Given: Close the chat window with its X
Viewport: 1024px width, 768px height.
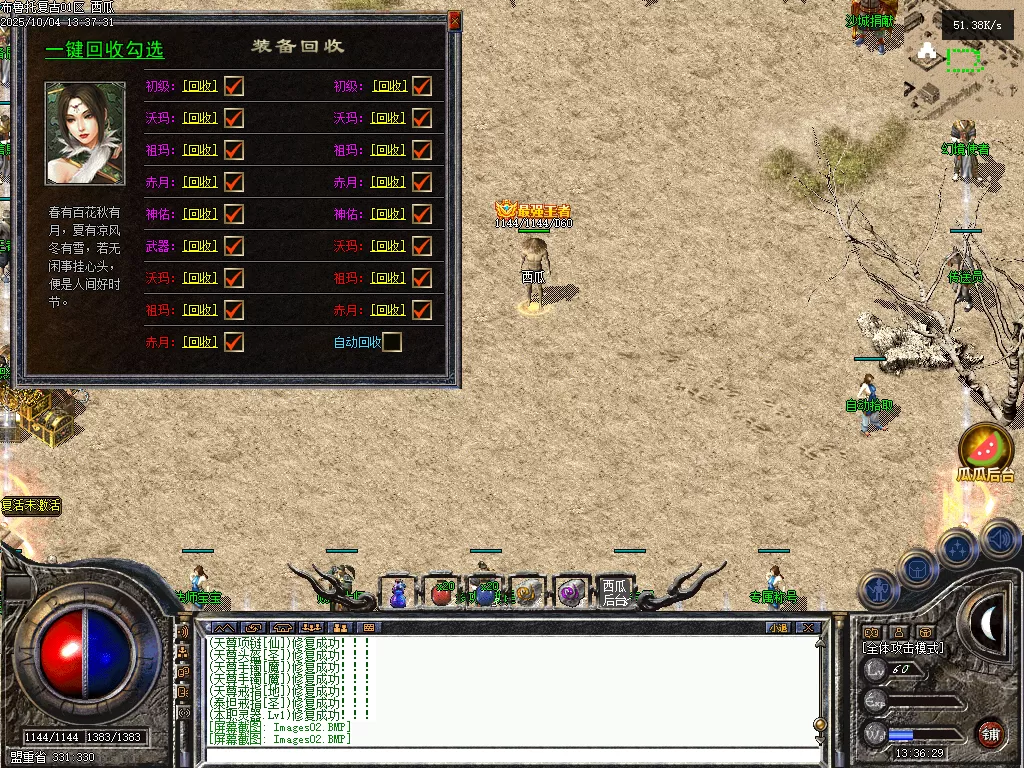Looking at the screenshot, I should pos(808,627).
